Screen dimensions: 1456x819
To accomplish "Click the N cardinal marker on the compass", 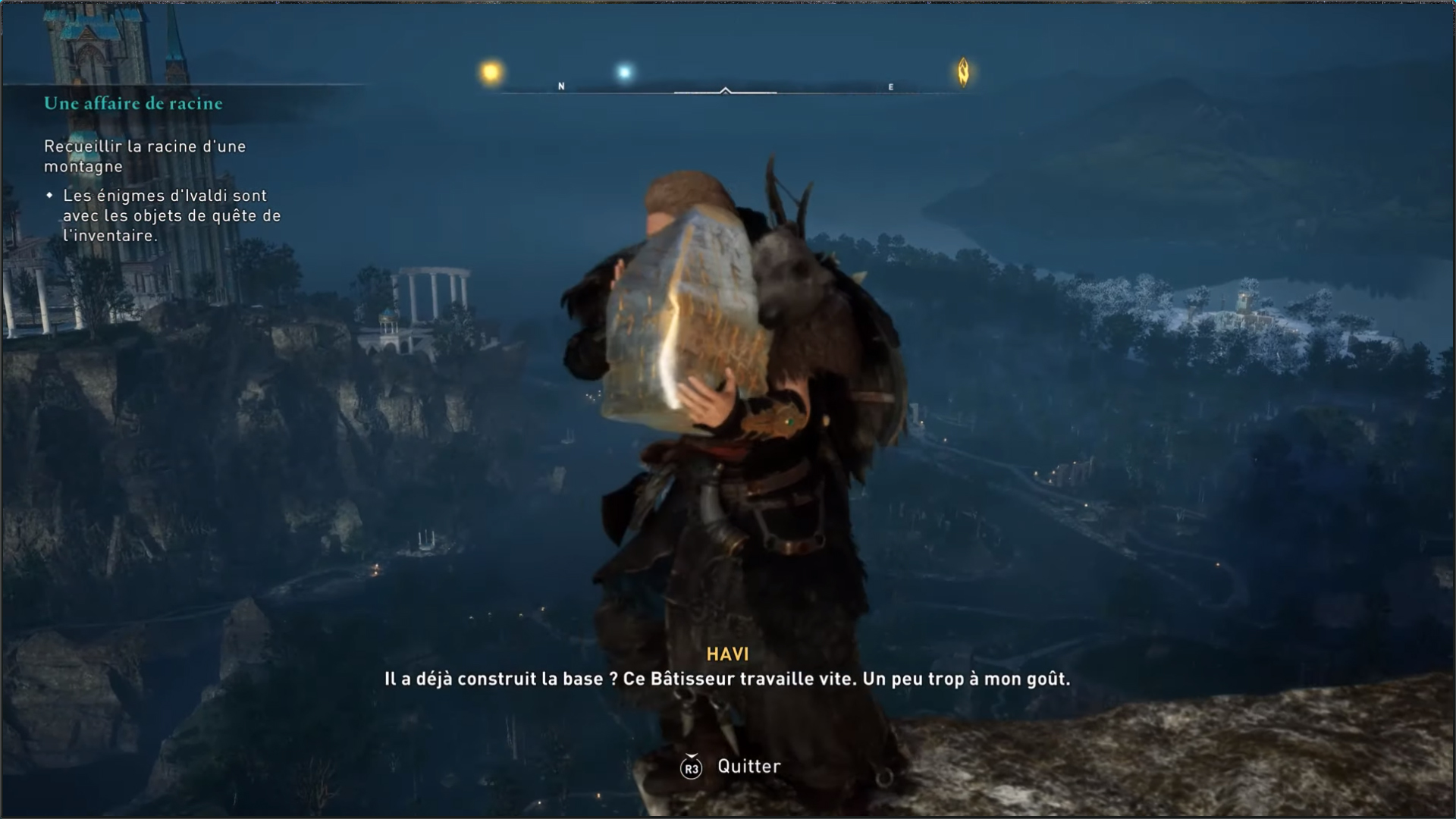I will point(561,86).
